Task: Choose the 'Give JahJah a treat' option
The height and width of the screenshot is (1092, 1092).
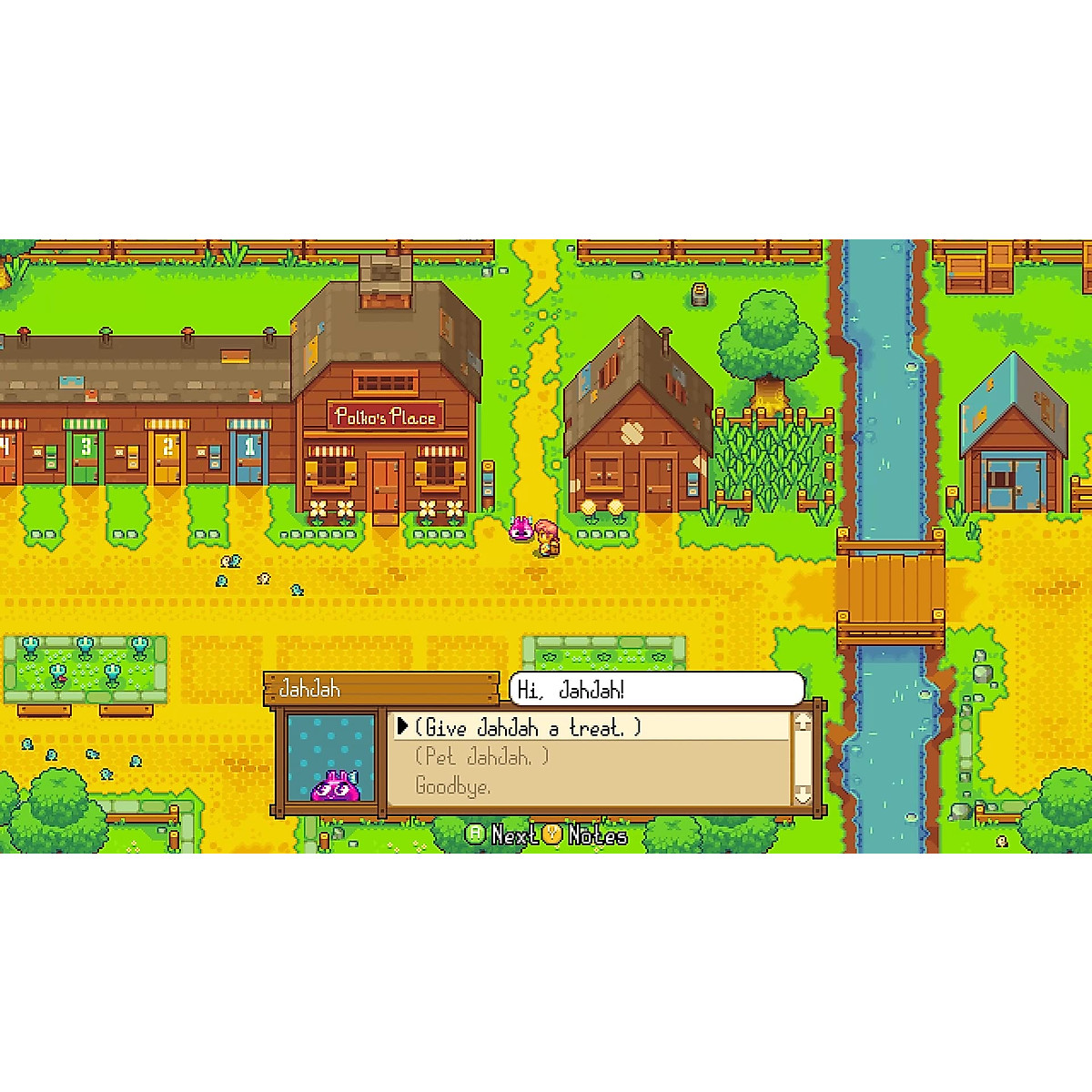Action: tap(528, 727)
